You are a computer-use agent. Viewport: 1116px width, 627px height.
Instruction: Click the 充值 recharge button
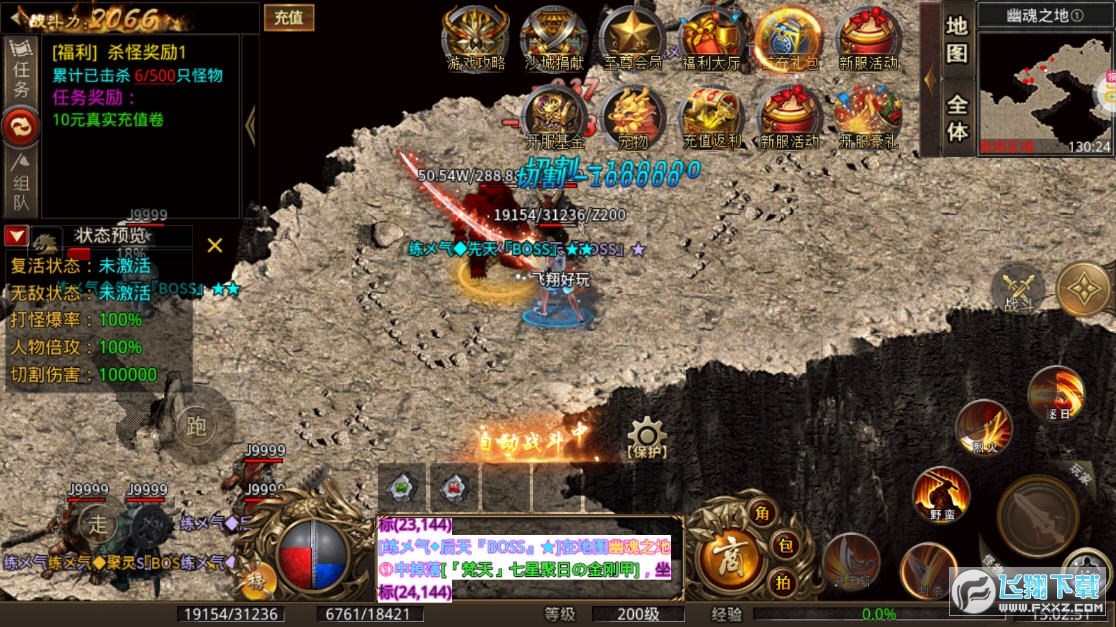pyautogui.click(x=289, y=17)
